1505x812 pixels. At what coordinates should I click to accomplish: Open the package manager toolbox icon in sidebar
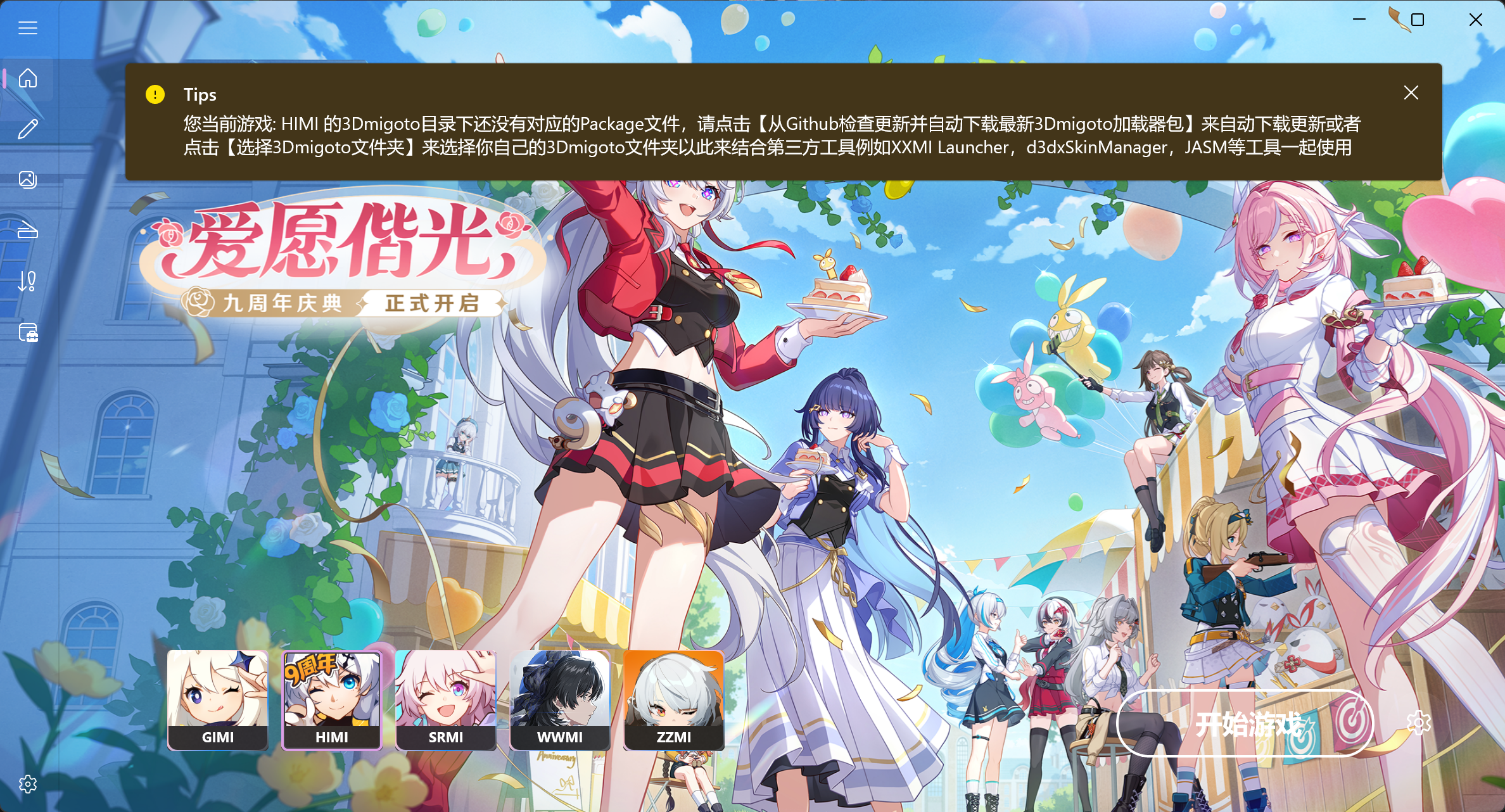pos(28,334)
